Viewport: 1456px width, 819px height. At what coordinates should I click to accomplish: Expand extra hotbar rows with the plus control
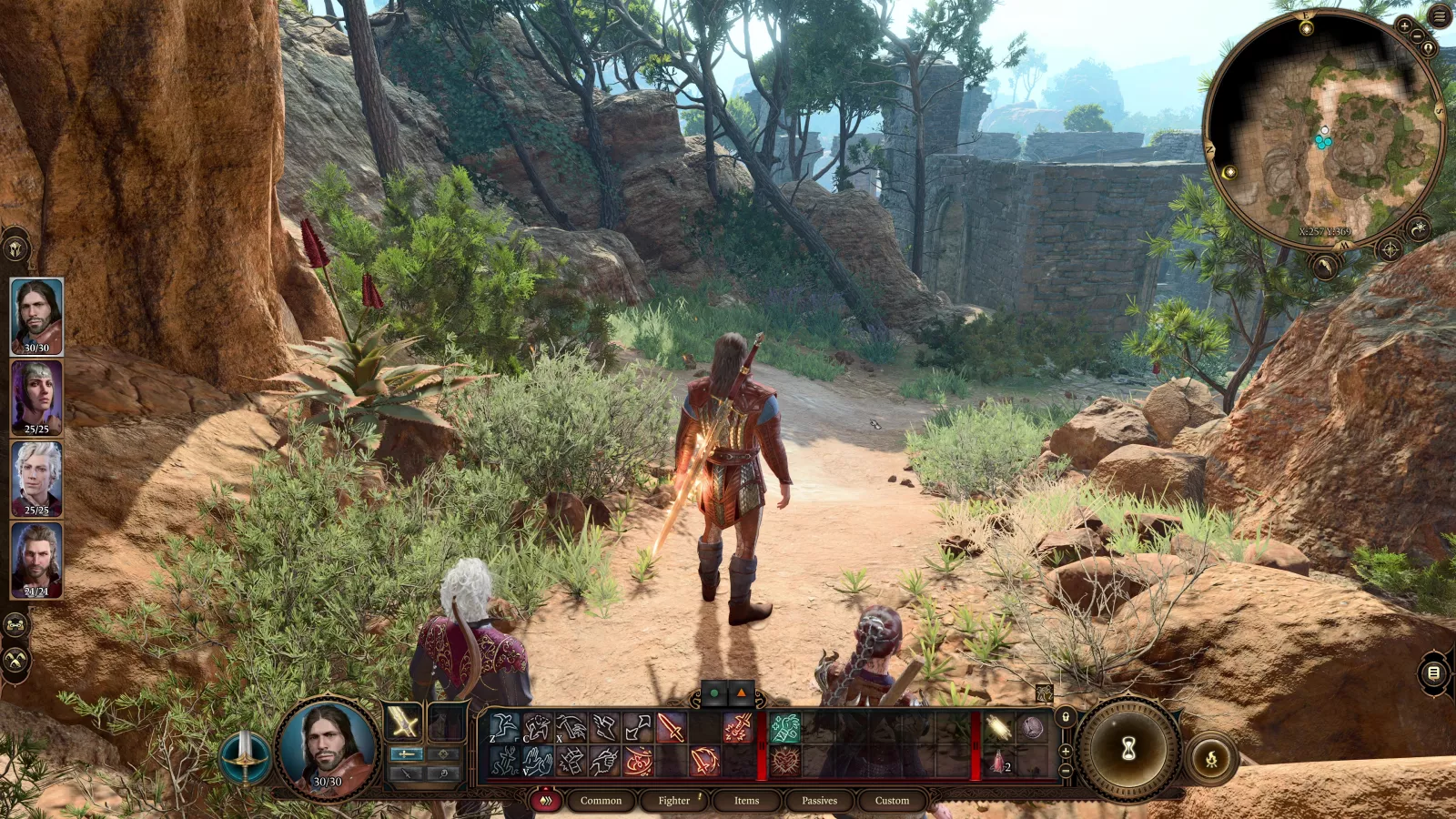click(1065, 752)
